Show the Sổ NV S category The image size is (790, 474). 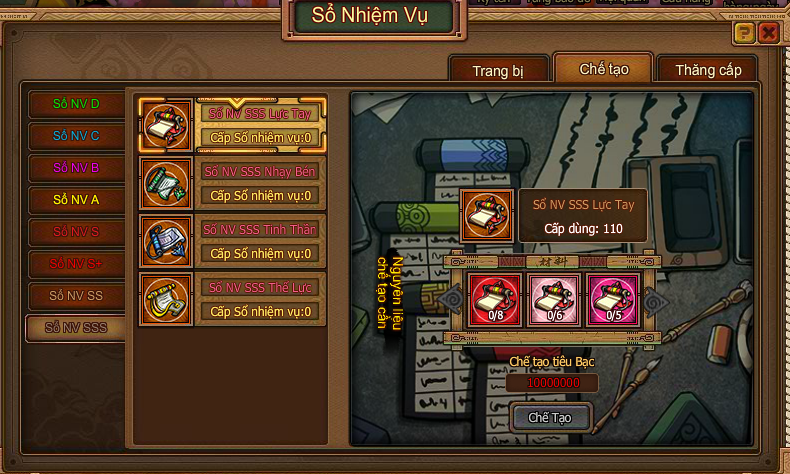pos(76,232)
